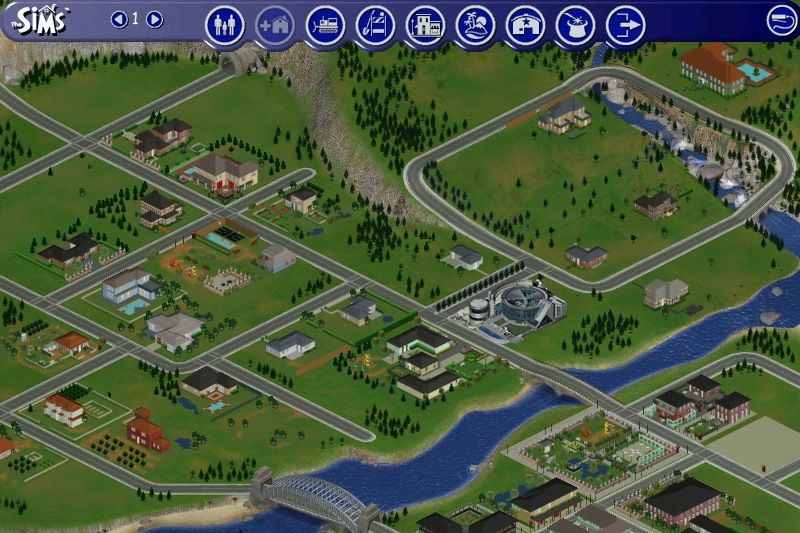Image resolution: width=800 pixels, height=533 pixels.
Task: Open the family bin icon showing three people
Action: 225,25
